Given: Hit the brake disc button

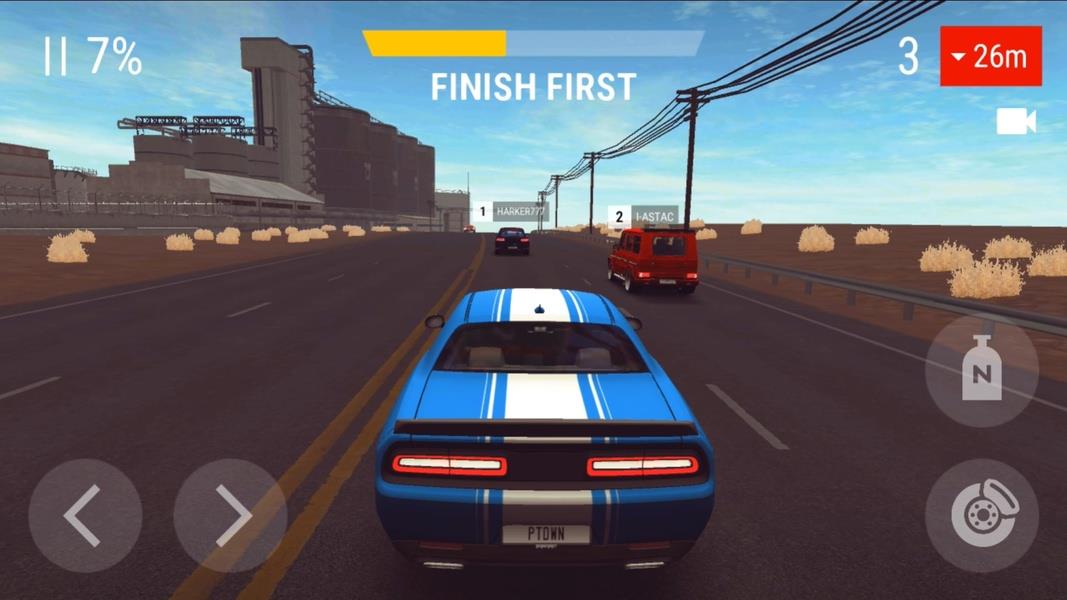Looking at the screenshot, I should click(981, 516).
